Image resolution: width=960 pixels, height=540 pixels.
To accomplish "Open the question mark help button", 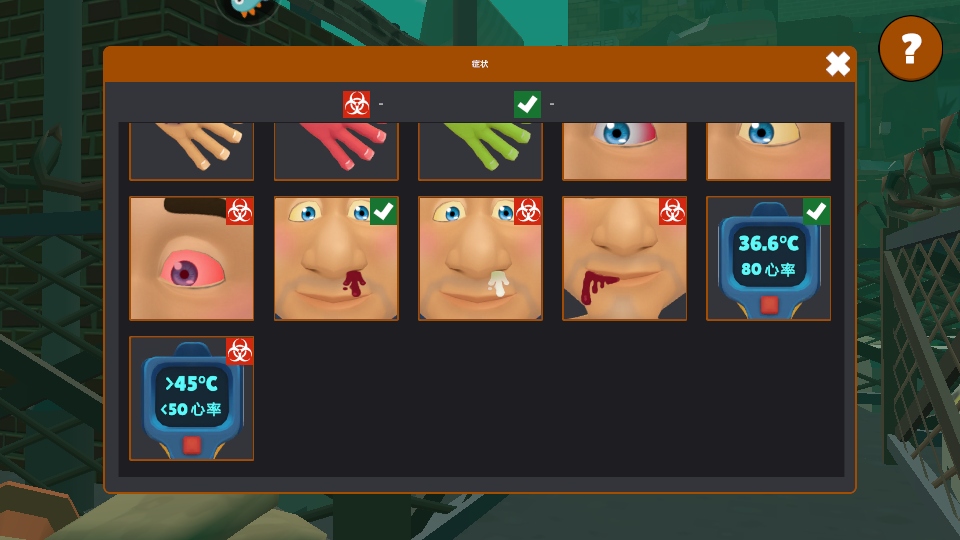I will coord(910,48).
